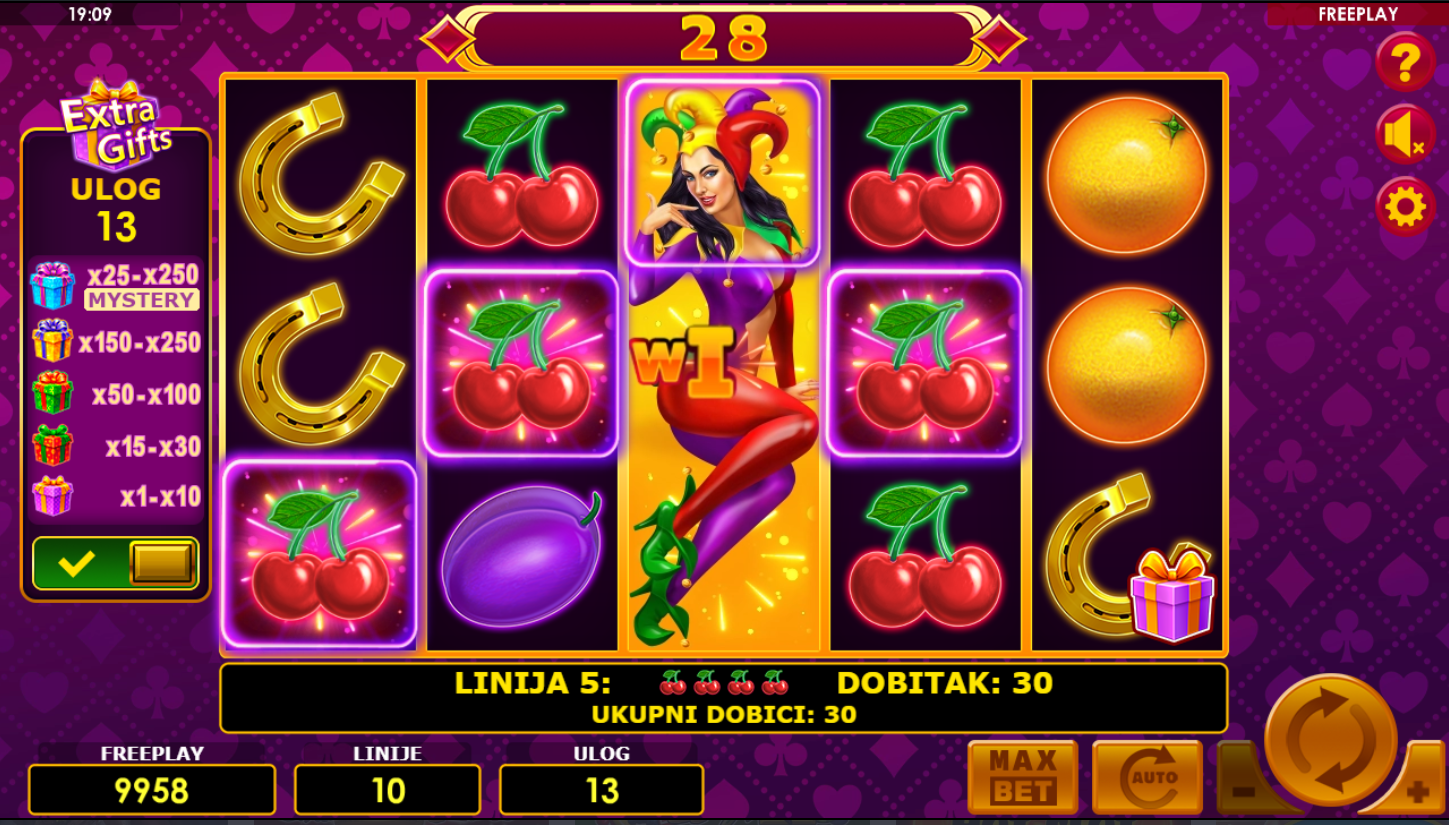Spin the reels with the round arrow button
The height and width of the screenshot is (825, 1449).
(x=1330, y=740)
